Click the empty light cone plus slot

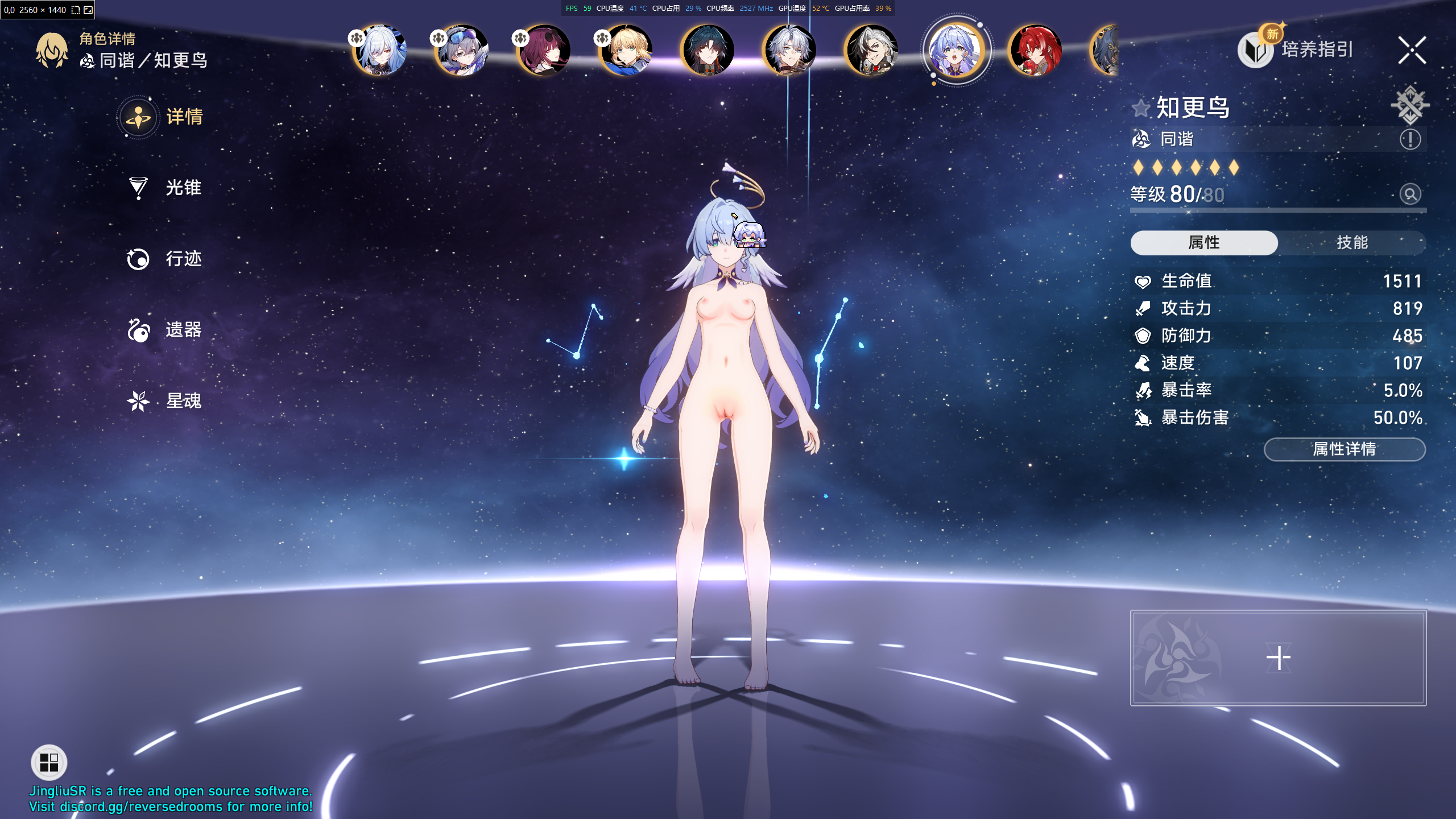[x=1278, y=658]
